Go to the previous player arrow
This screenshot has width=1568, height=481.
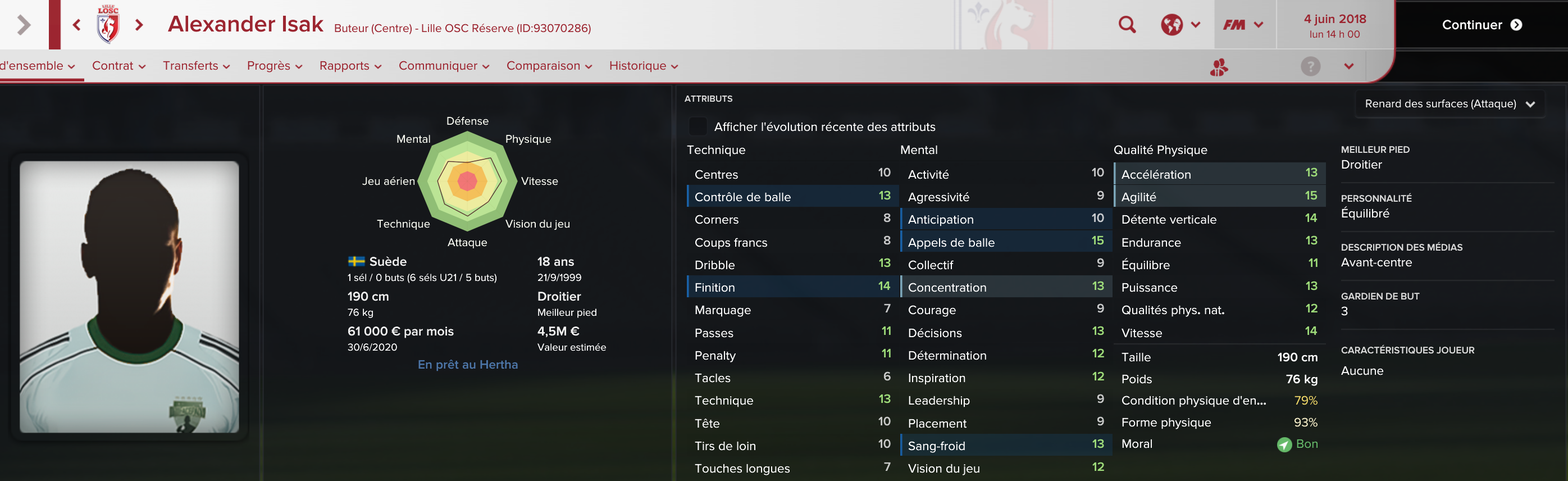77,25
